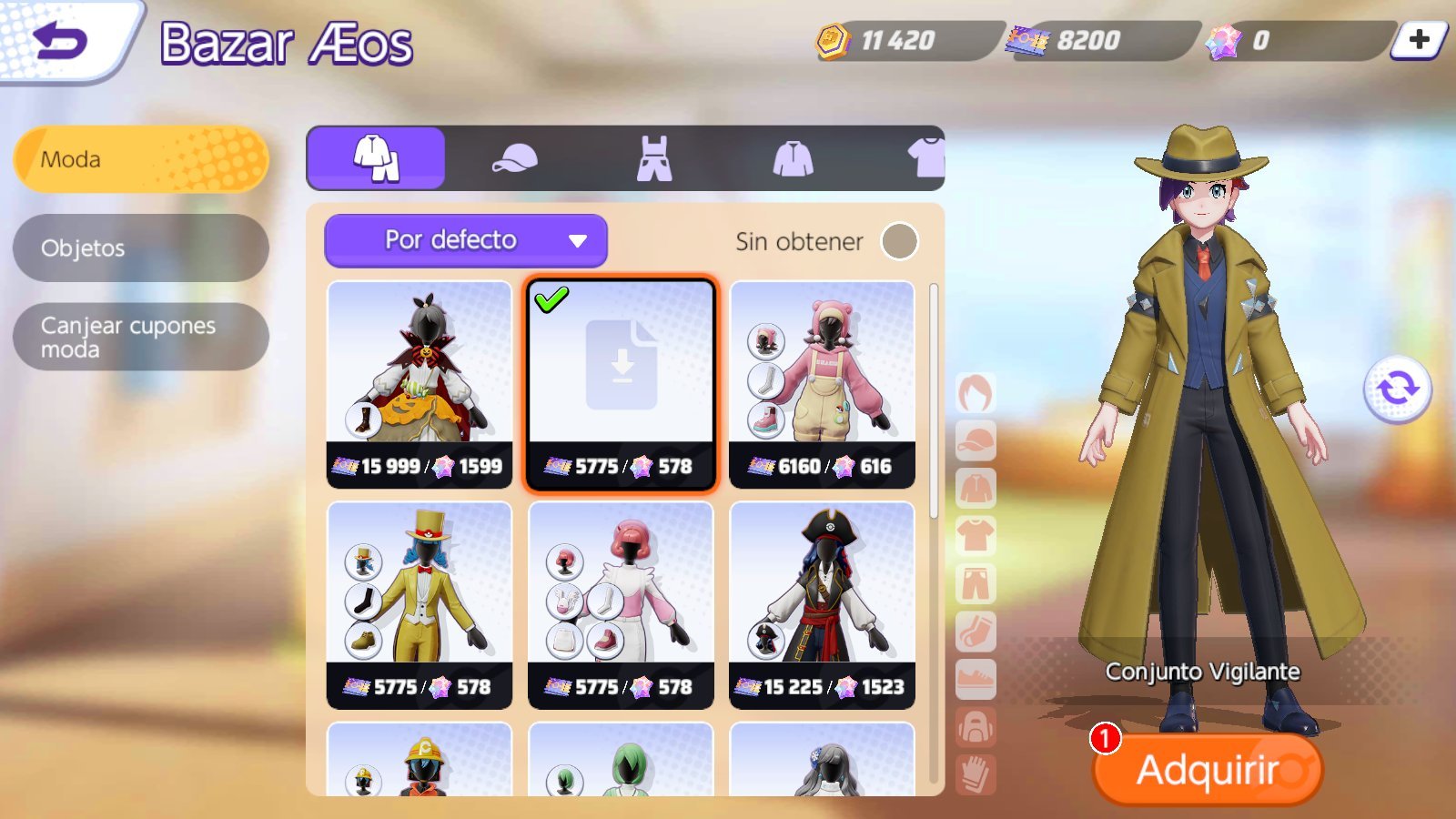Screen dimensions: 1456x819
Task: Click the Adquirir purchase button
Action: pos(1207,770)
